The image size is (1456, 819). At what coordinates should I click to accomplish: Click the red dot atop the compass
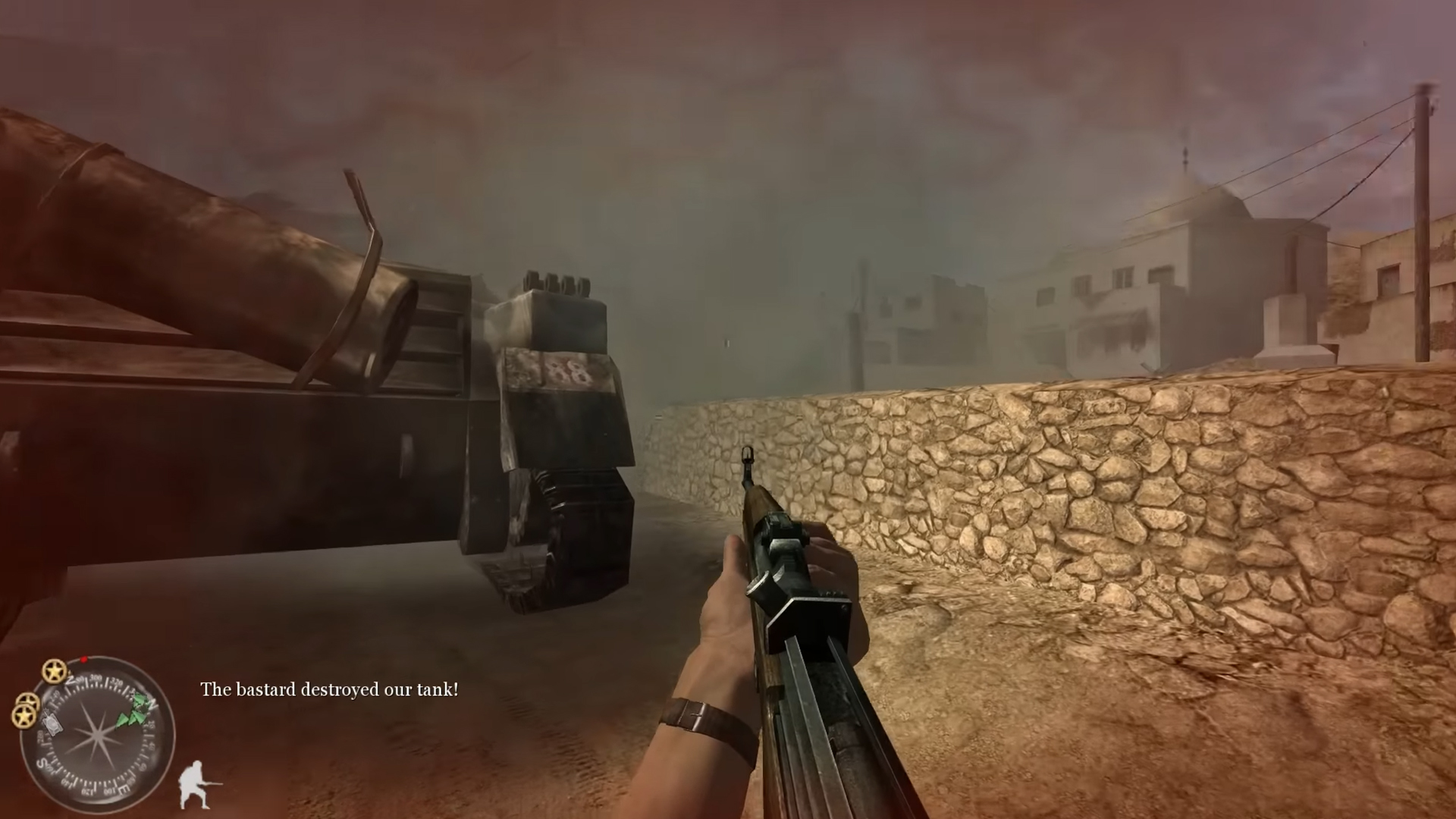[83, 658]
